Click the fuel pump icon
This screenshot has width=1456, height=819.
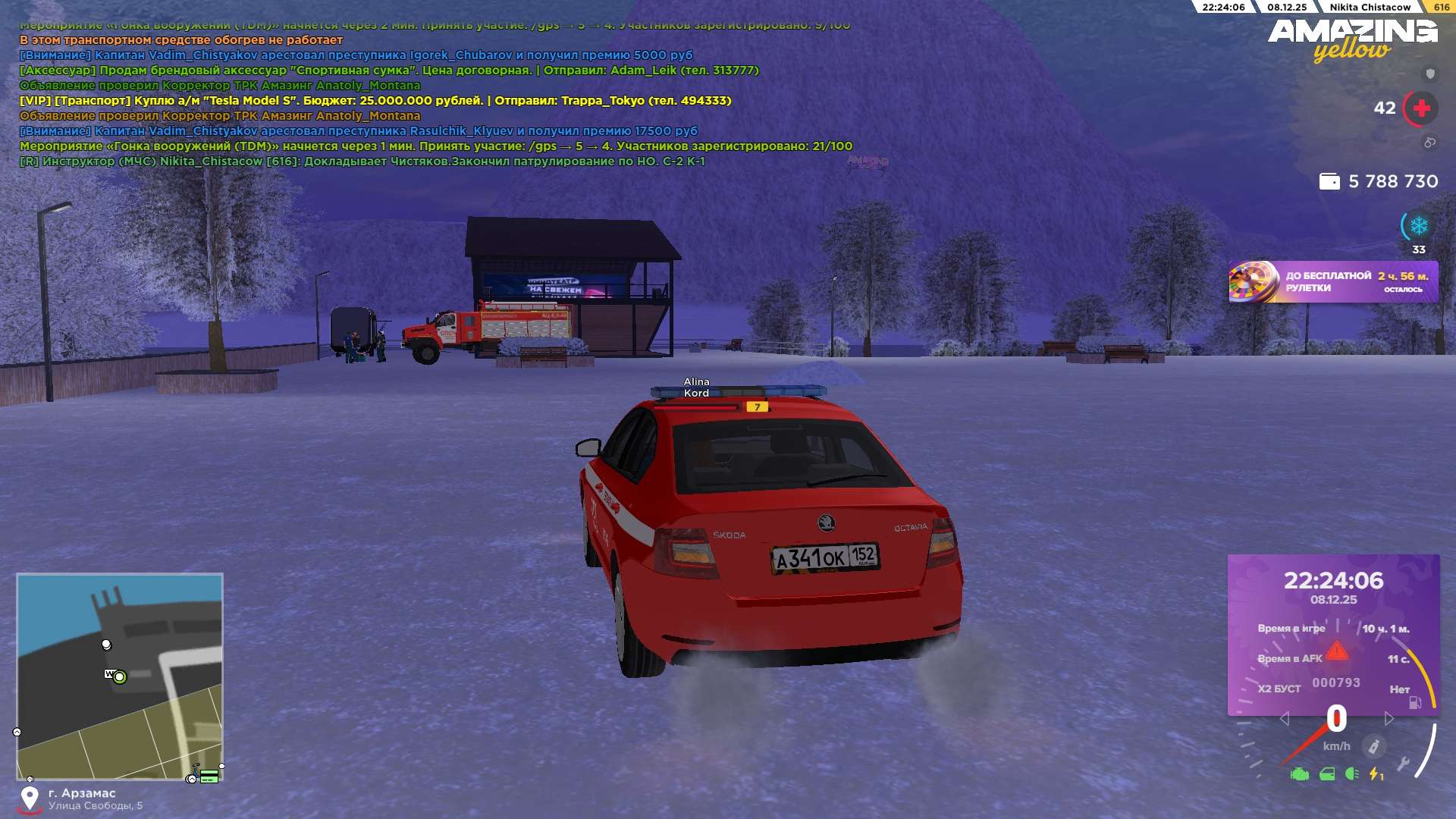(1415, 703)
